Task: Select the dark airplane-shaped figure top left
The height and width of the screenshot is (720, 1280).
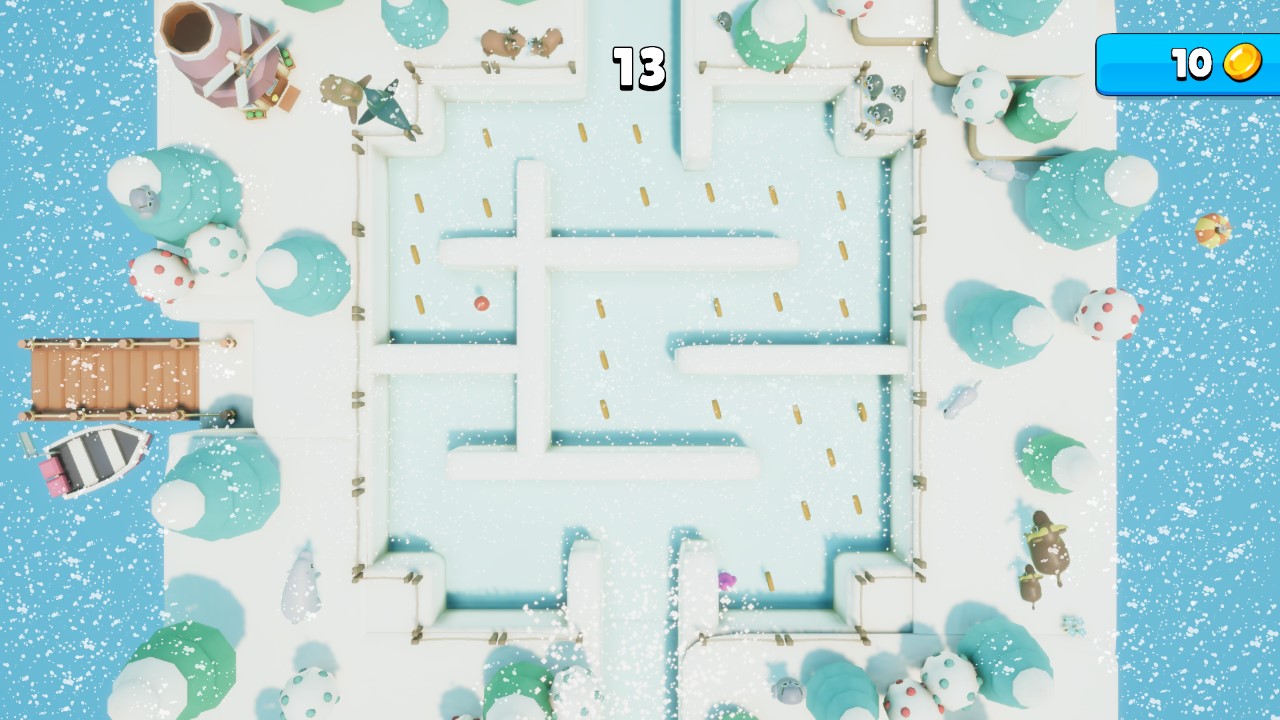Action: 385,105
